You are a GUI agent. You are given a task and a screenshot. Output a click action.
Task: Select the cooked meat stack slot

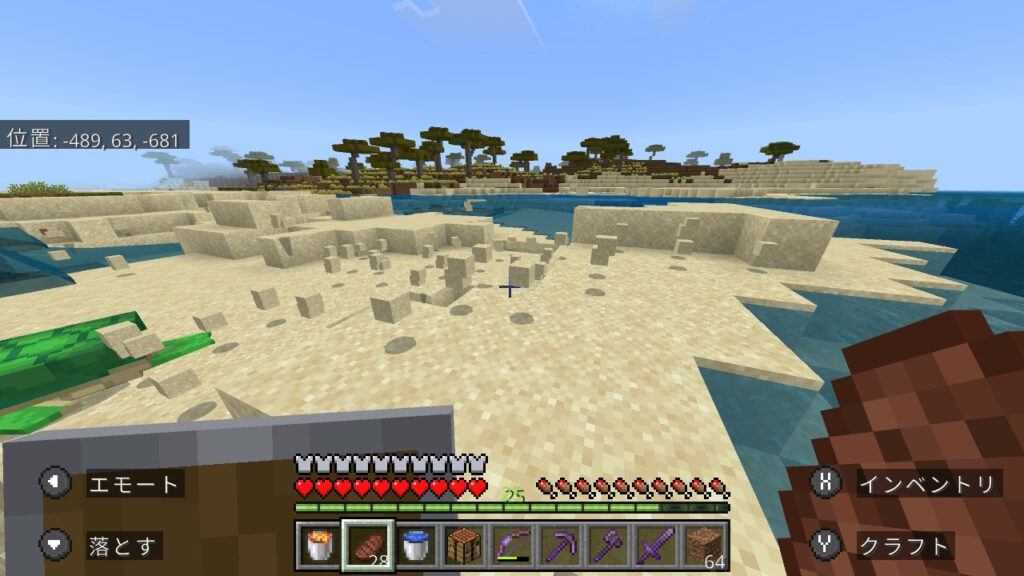(x=367, y=546)
